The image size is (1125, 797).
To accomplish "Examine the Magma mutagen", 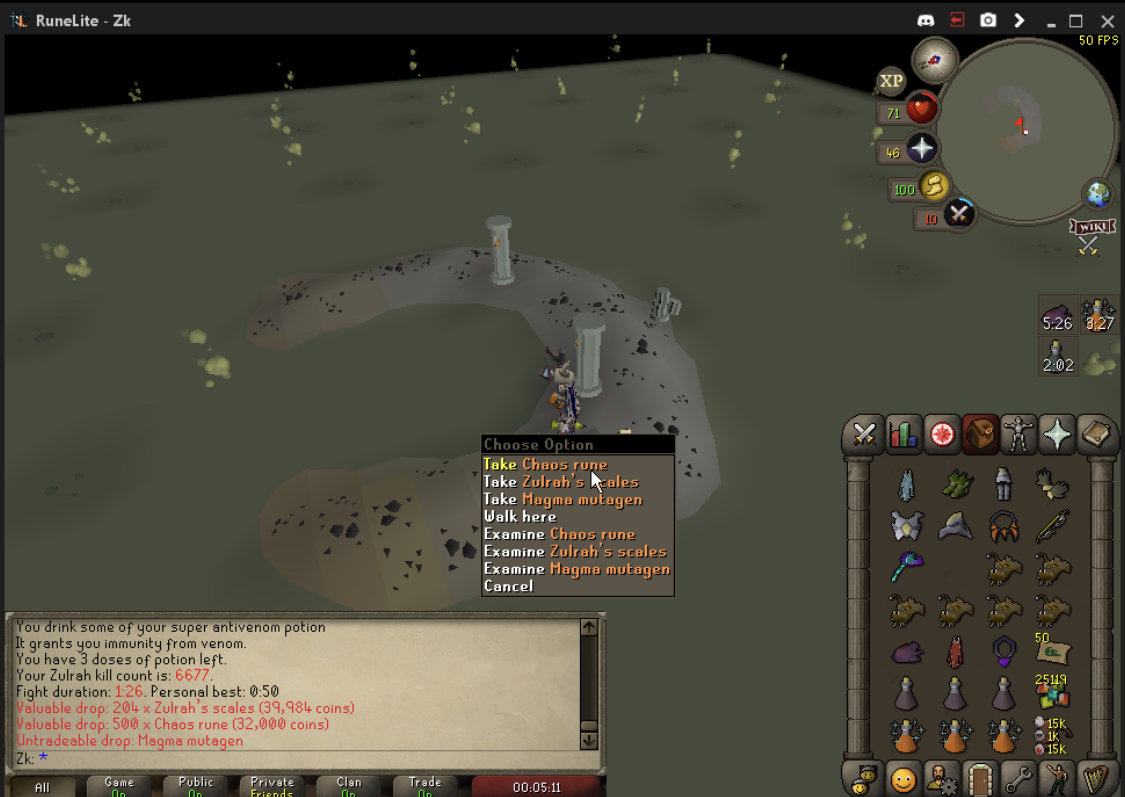I will [x=577, y=568].
